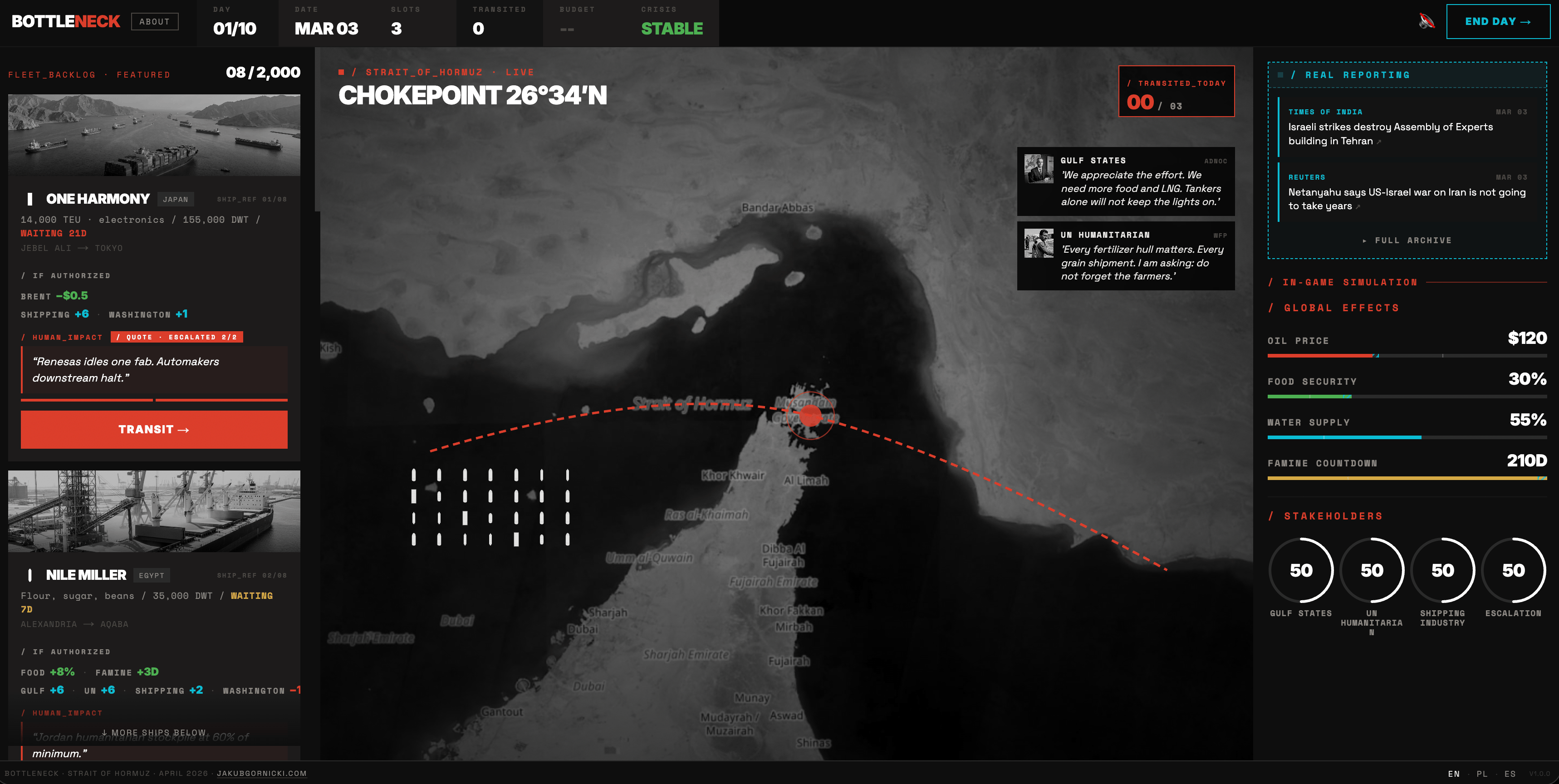The image size is (1559, 784).
Task: Toggle the QUOTE · ESCALATED 2/2 tag
Action: point(177,337)
